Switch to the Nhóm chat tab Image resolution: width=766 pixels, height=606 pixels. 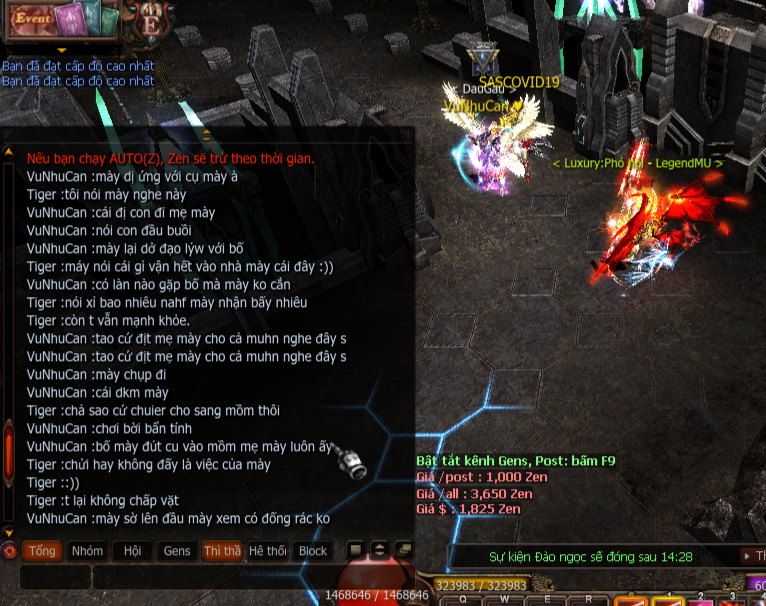[x=87, y=551]
